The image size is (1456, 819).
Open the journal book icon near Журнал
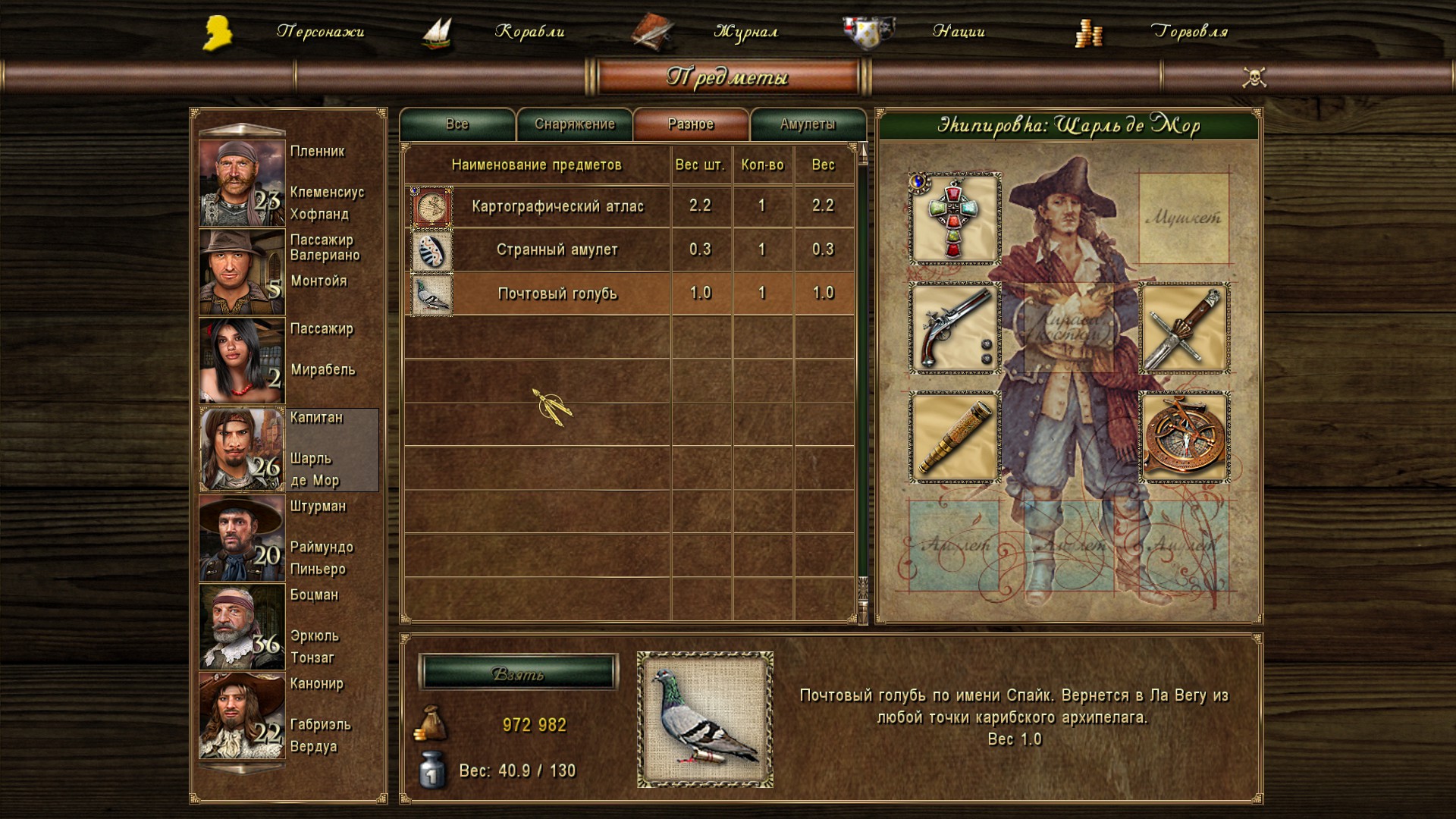pyautogui.click(x=654, y=32)
